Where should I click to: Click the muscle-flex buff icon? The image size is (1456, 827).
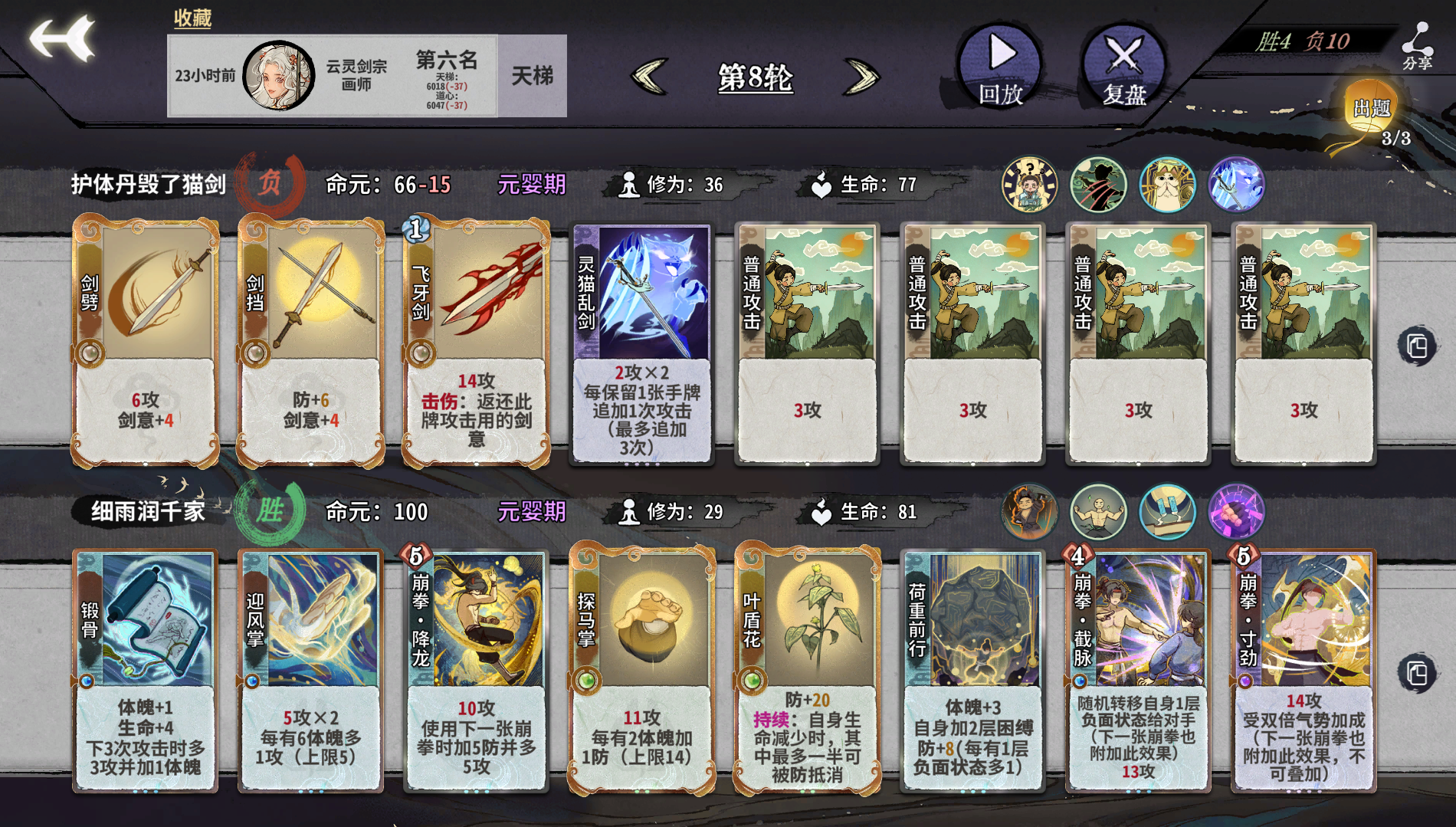(1098, 512)
